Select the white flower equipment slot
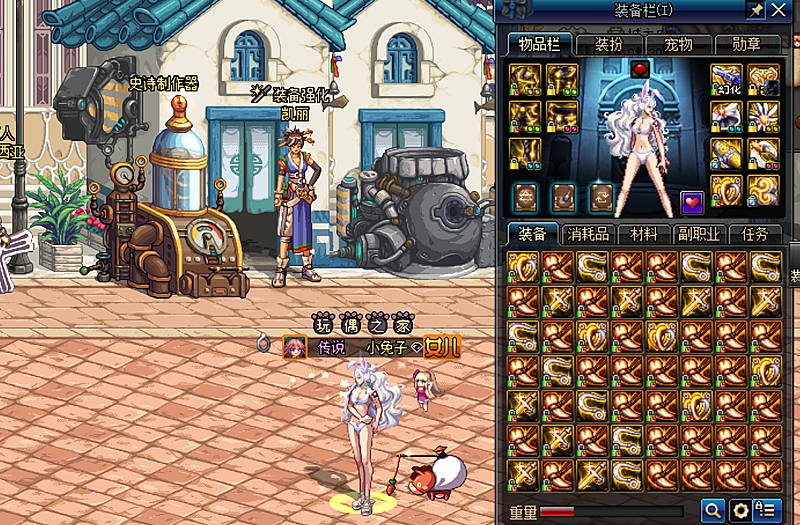Viewport: 800px width, 525px height. [763, 114]
